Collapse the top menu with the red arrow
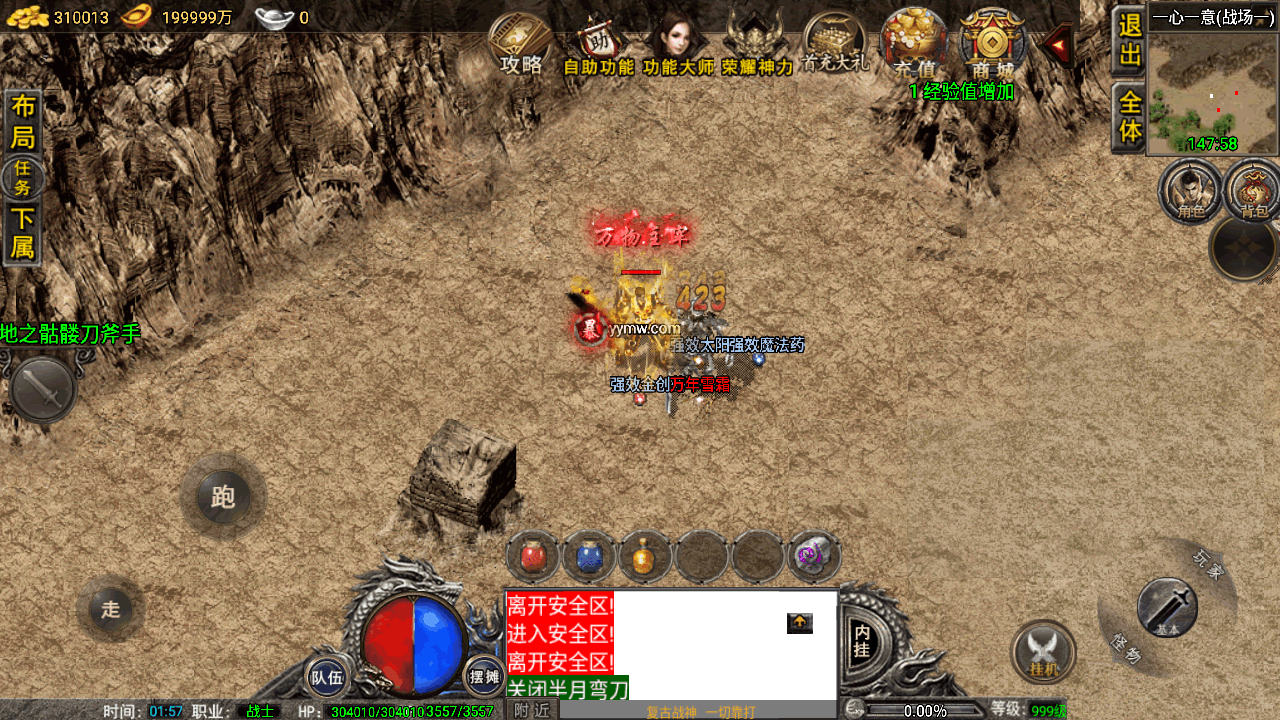This screenshot has height=720, width=1280. [1056, 44]
